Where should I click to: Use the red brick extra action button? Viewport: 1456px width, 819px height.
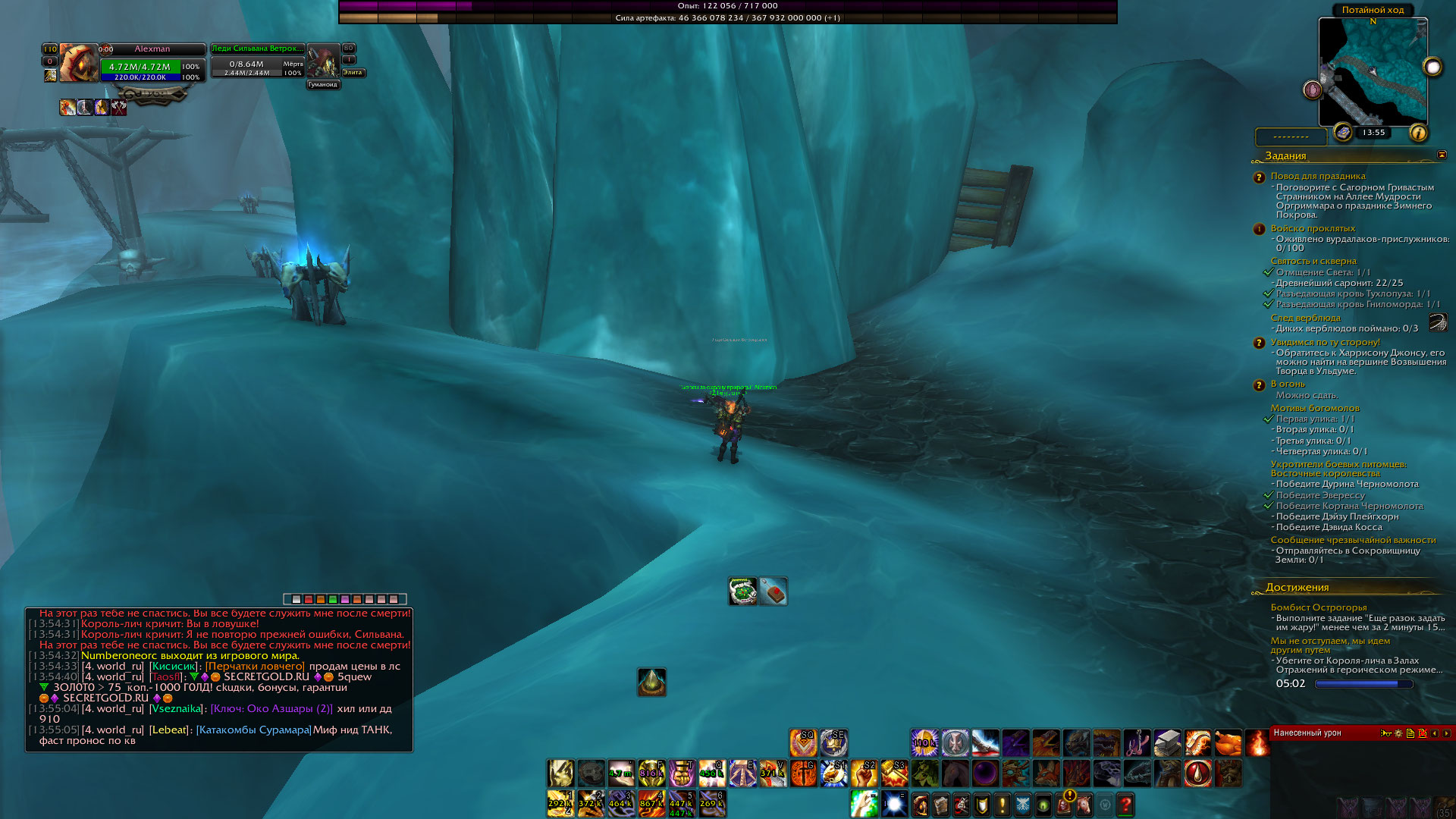click(773, 591)
